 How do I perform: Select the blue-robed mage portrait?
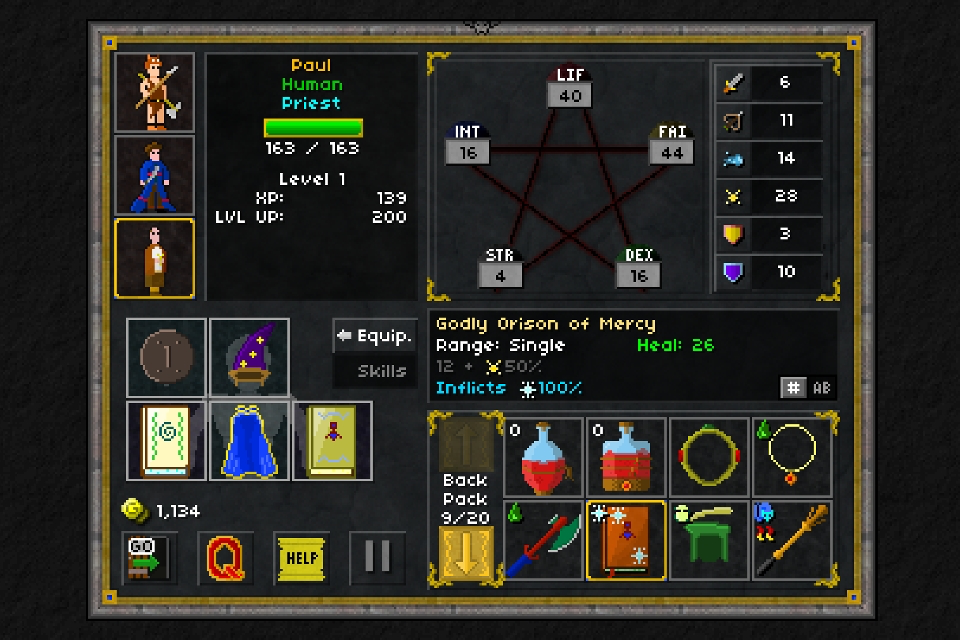(x=154, y=175)
